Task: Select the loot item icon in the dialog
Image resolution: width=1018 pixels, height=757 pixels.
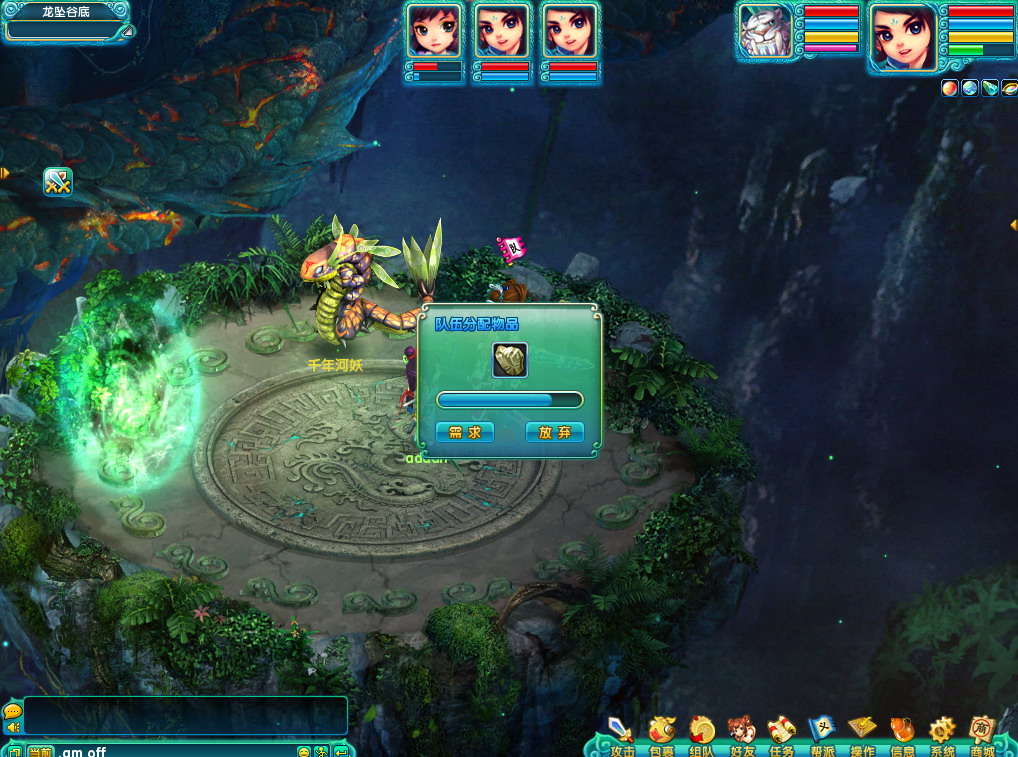Action: point(510,360)
